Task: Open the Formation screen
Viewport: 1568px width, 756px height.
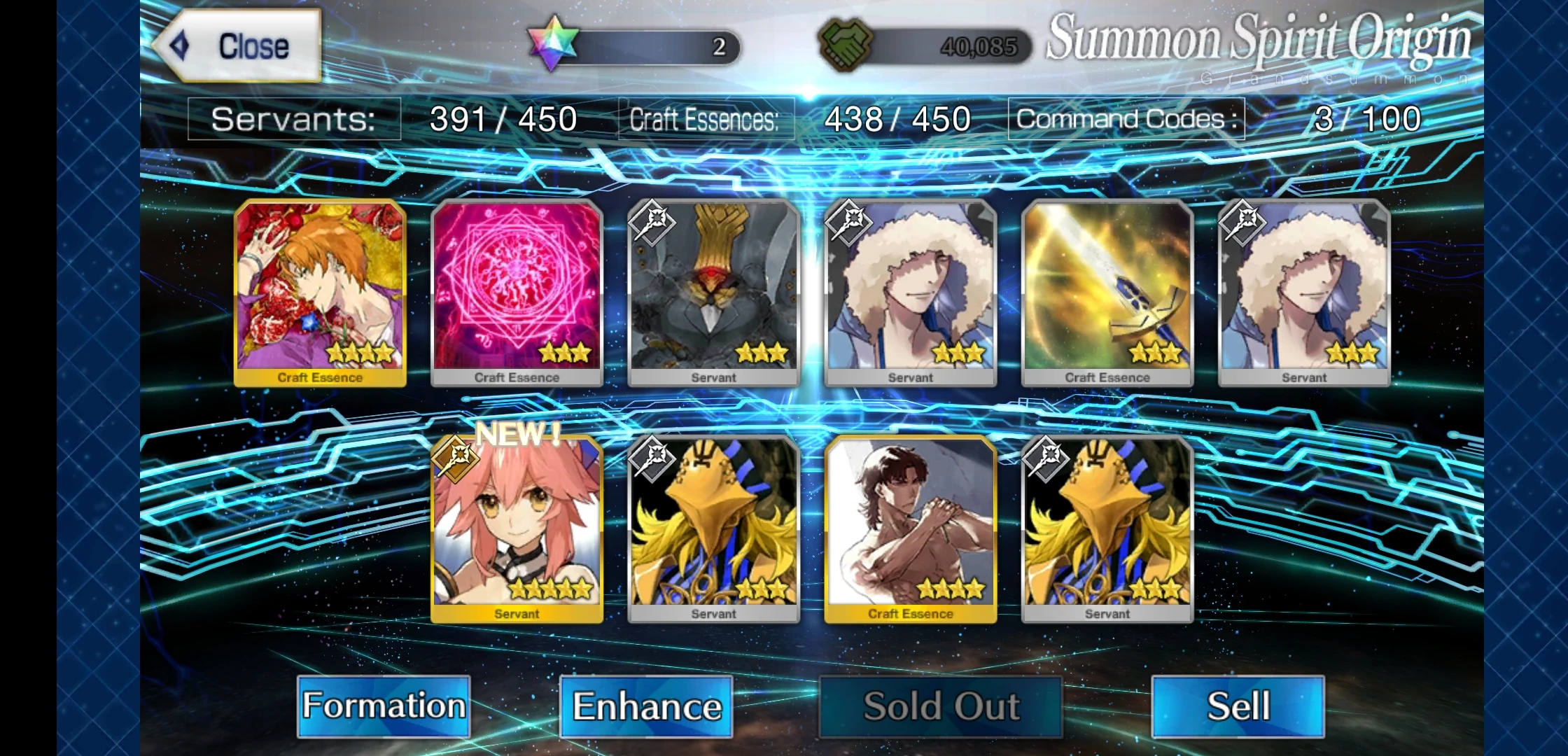Action: [384, 706]
